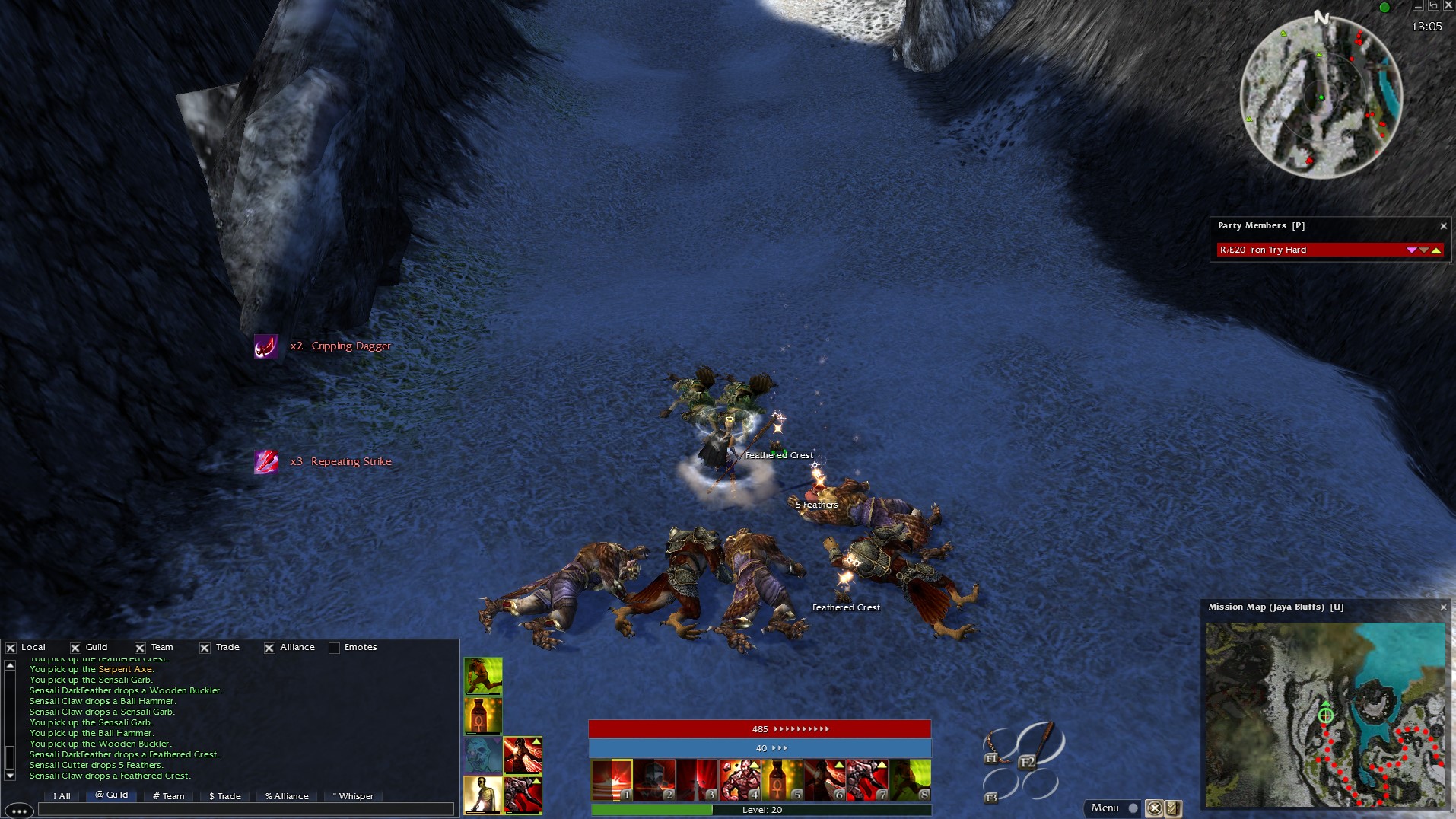Viewport: 1456px width, 819px height.
Task: Choose the All chat channel tab
Action: tap(62, 796)
